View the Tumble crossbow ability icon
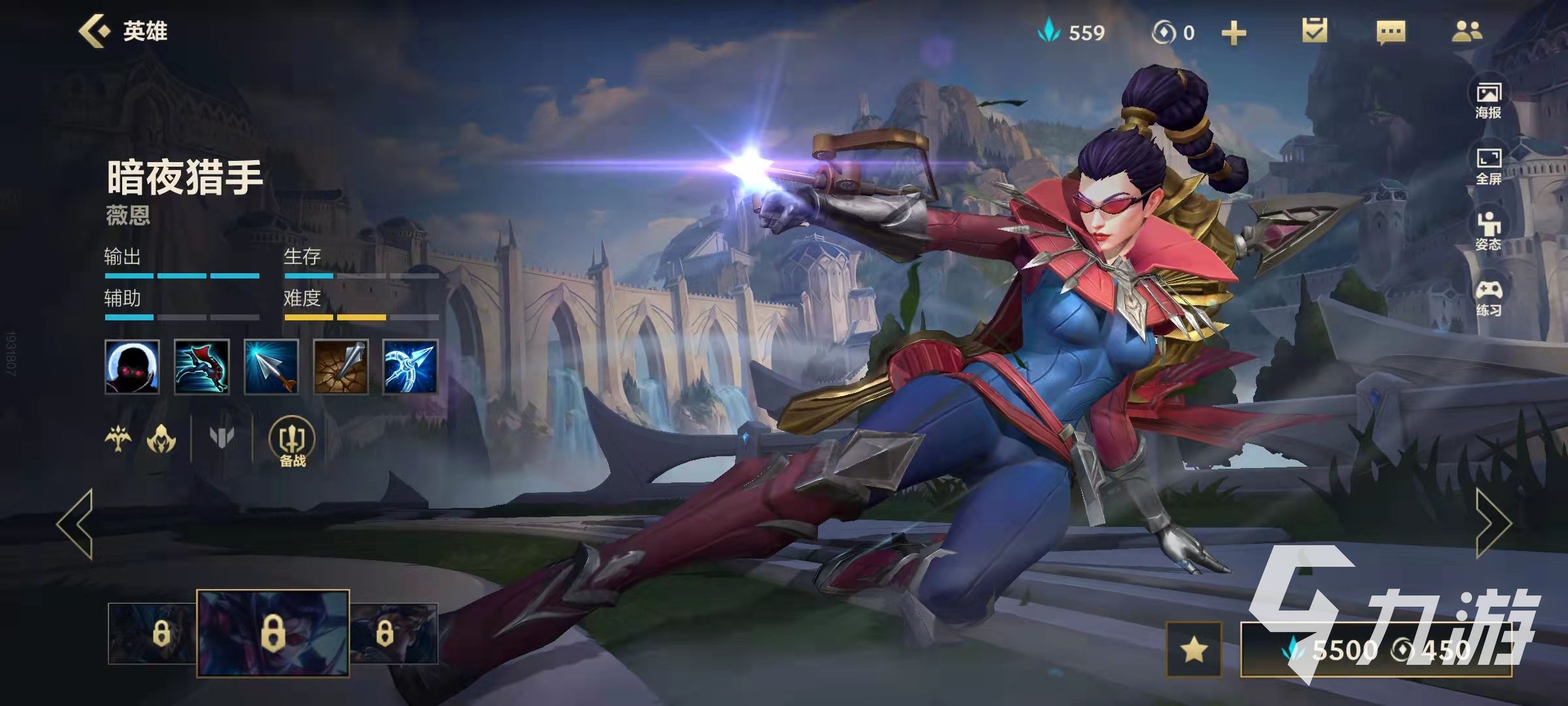Image resolution: width=1568 pixels, height=706 pixels. tap(202, 367)
